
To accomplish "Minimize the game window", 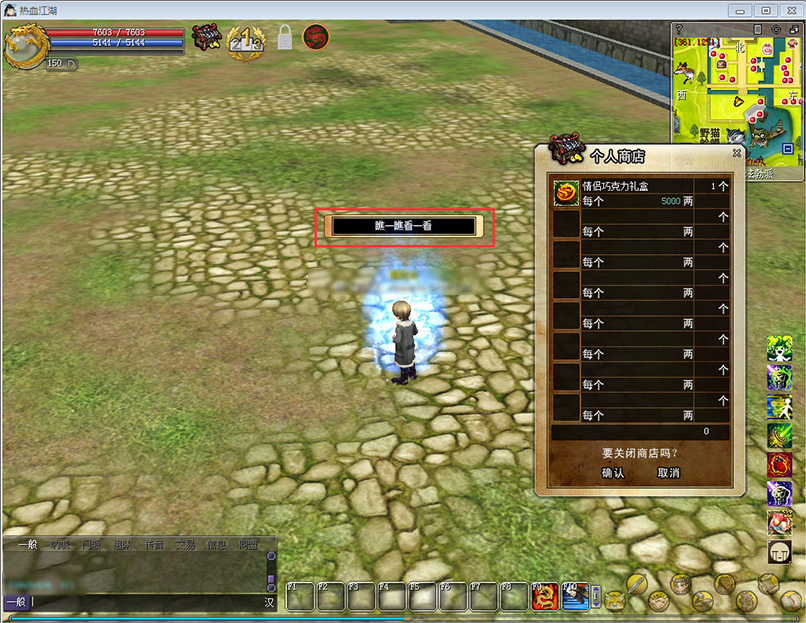I will 740,10.
